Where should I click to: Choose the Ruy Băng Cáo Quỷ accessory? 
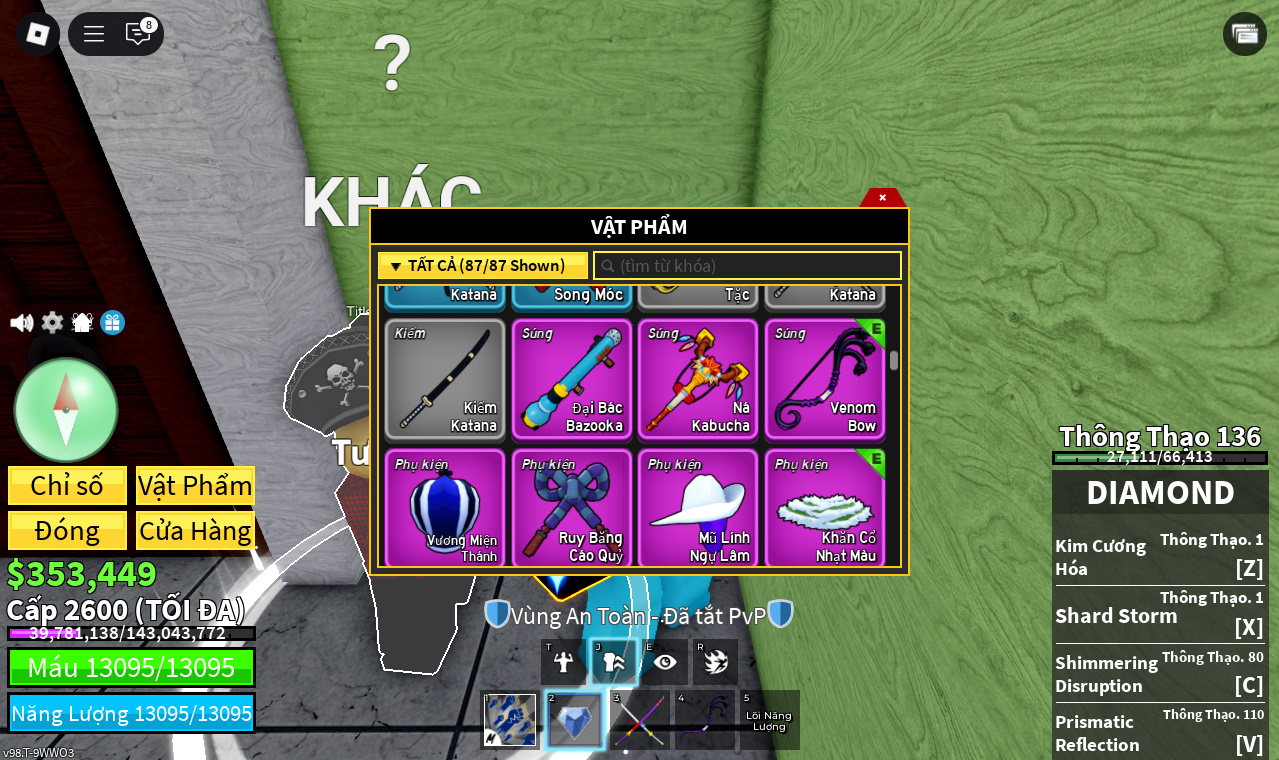click(x=572, y=509)
